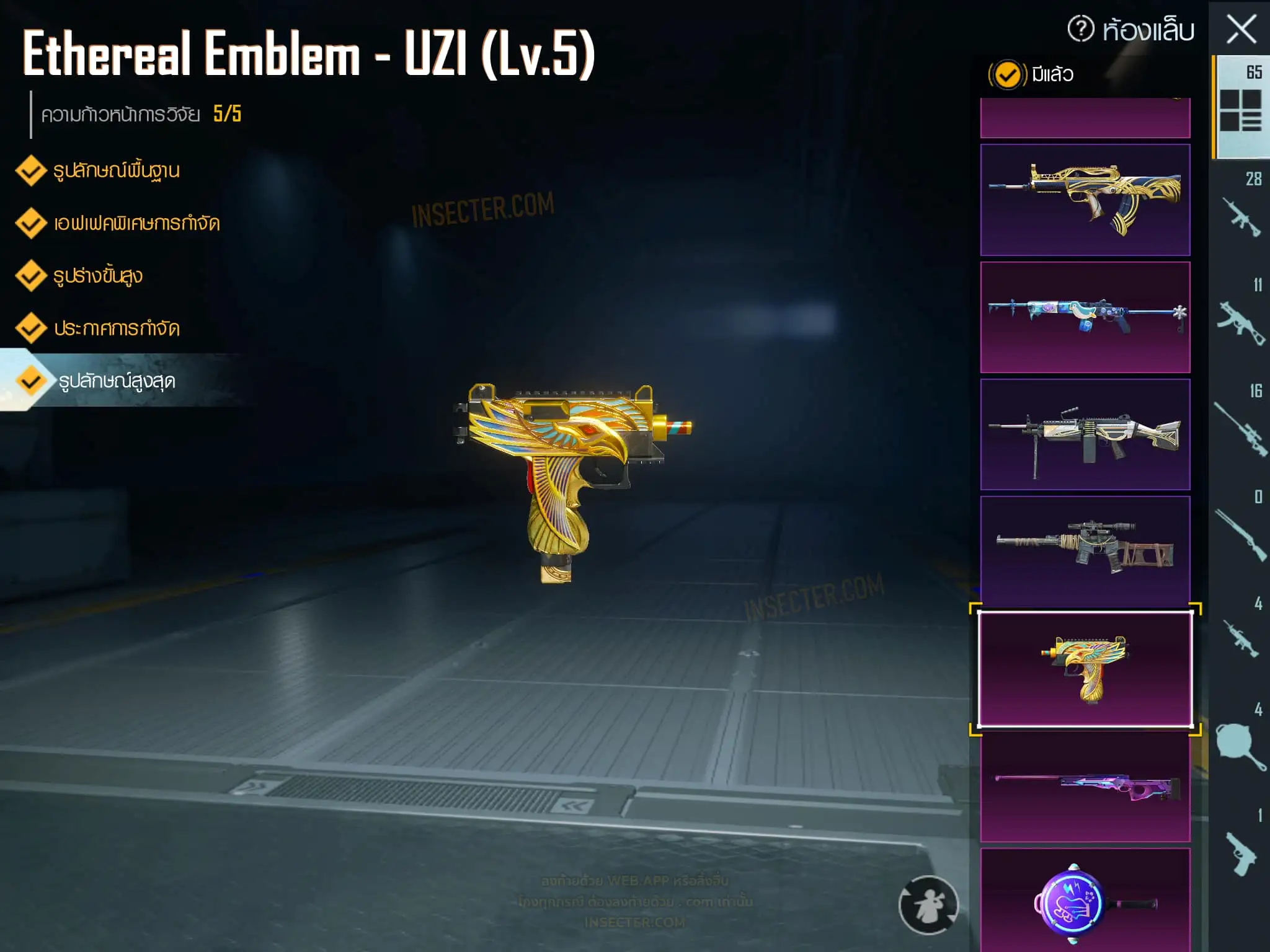Select the เอฟเฟคพิเศษการกำจัด level entry

coord(136,223)
